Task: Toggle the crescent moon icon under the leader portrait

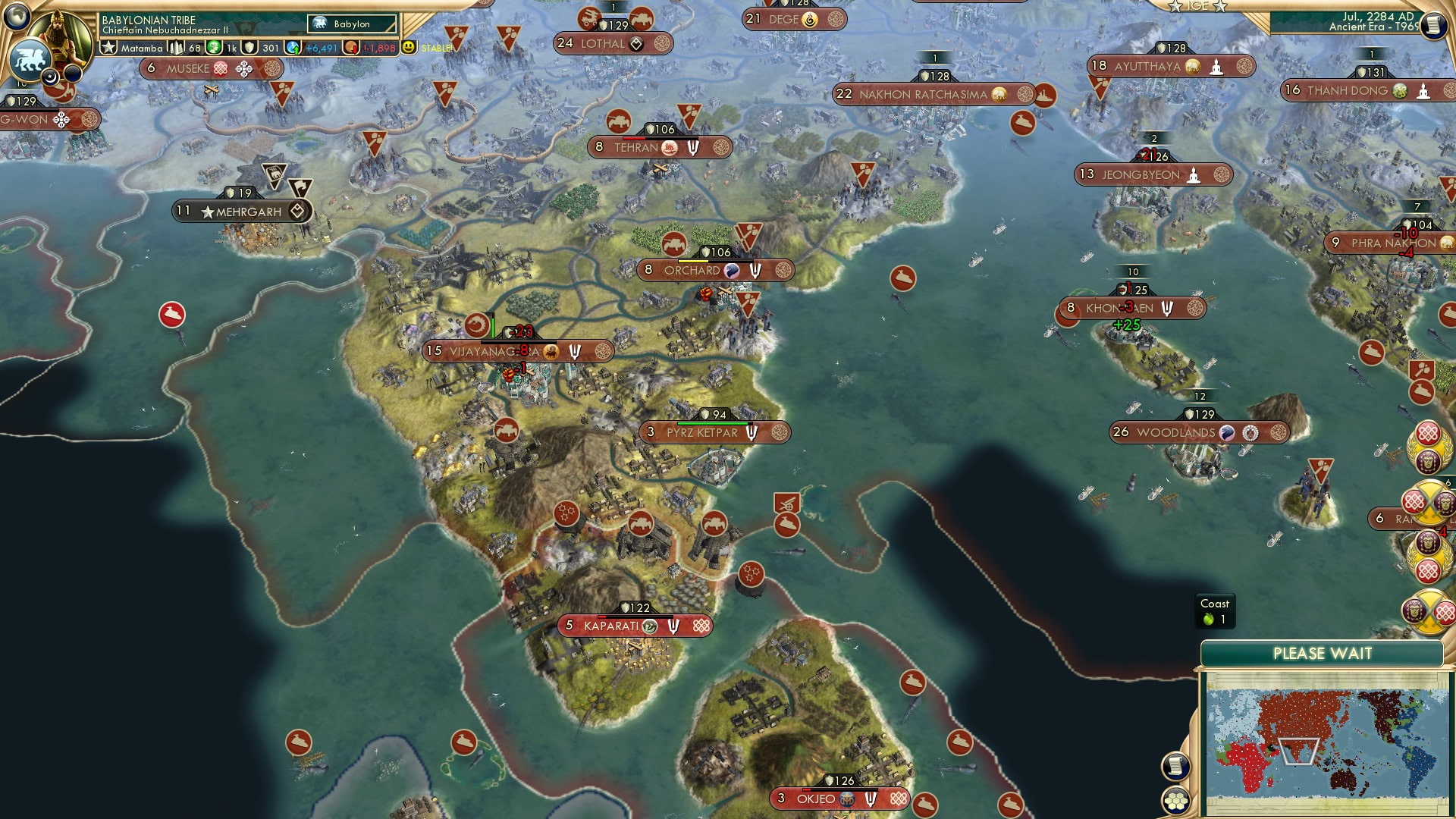Action: [49, 77]
